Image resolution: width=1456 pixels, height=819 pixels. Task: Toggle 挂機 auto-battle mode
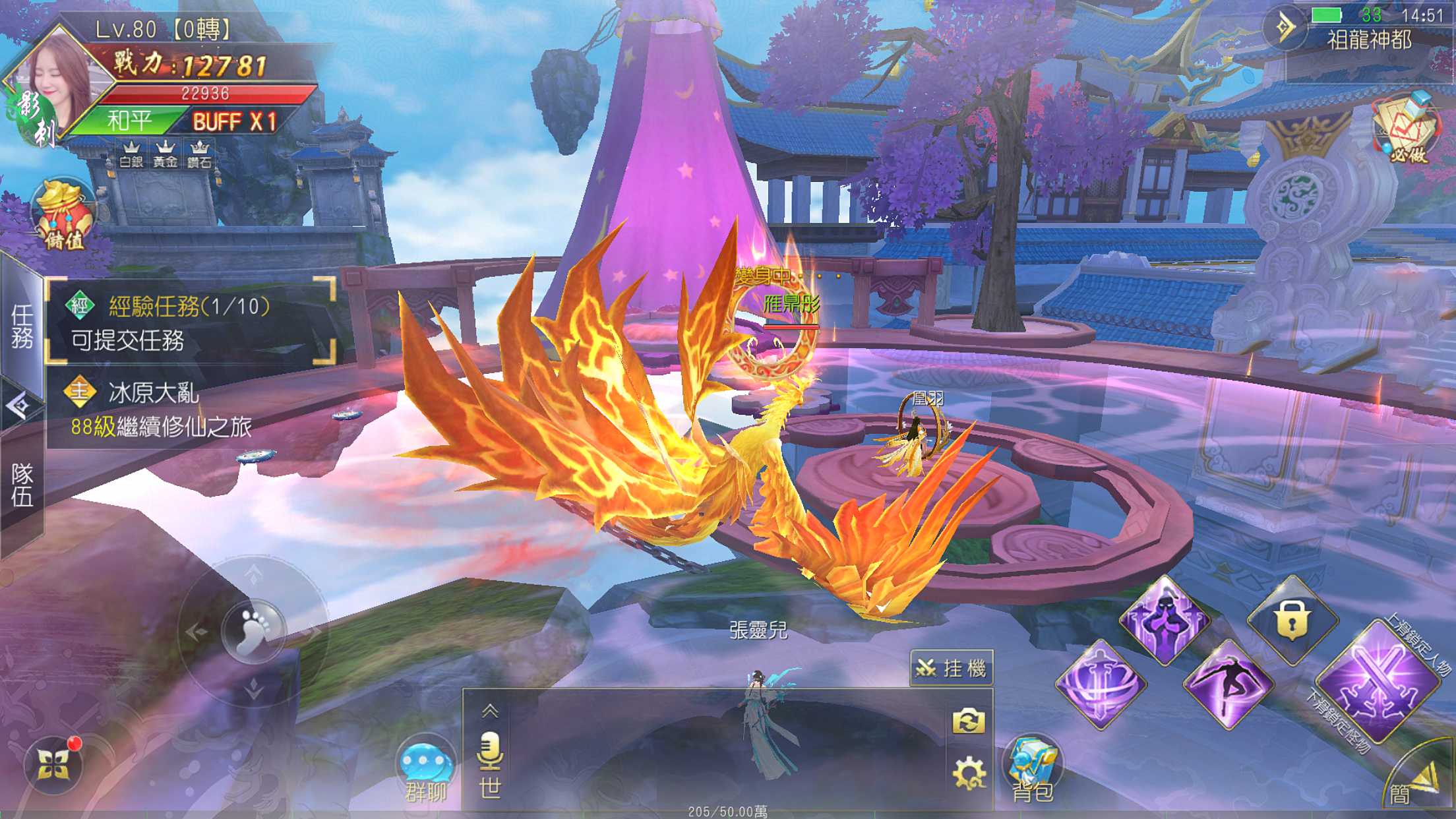tap(952, 669)
